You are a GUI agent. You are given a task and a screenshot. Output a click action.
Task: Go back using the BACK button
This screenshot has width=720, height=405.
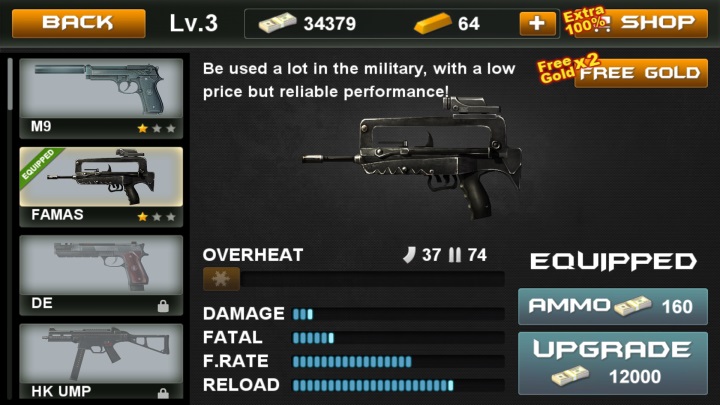coord(78,23)
